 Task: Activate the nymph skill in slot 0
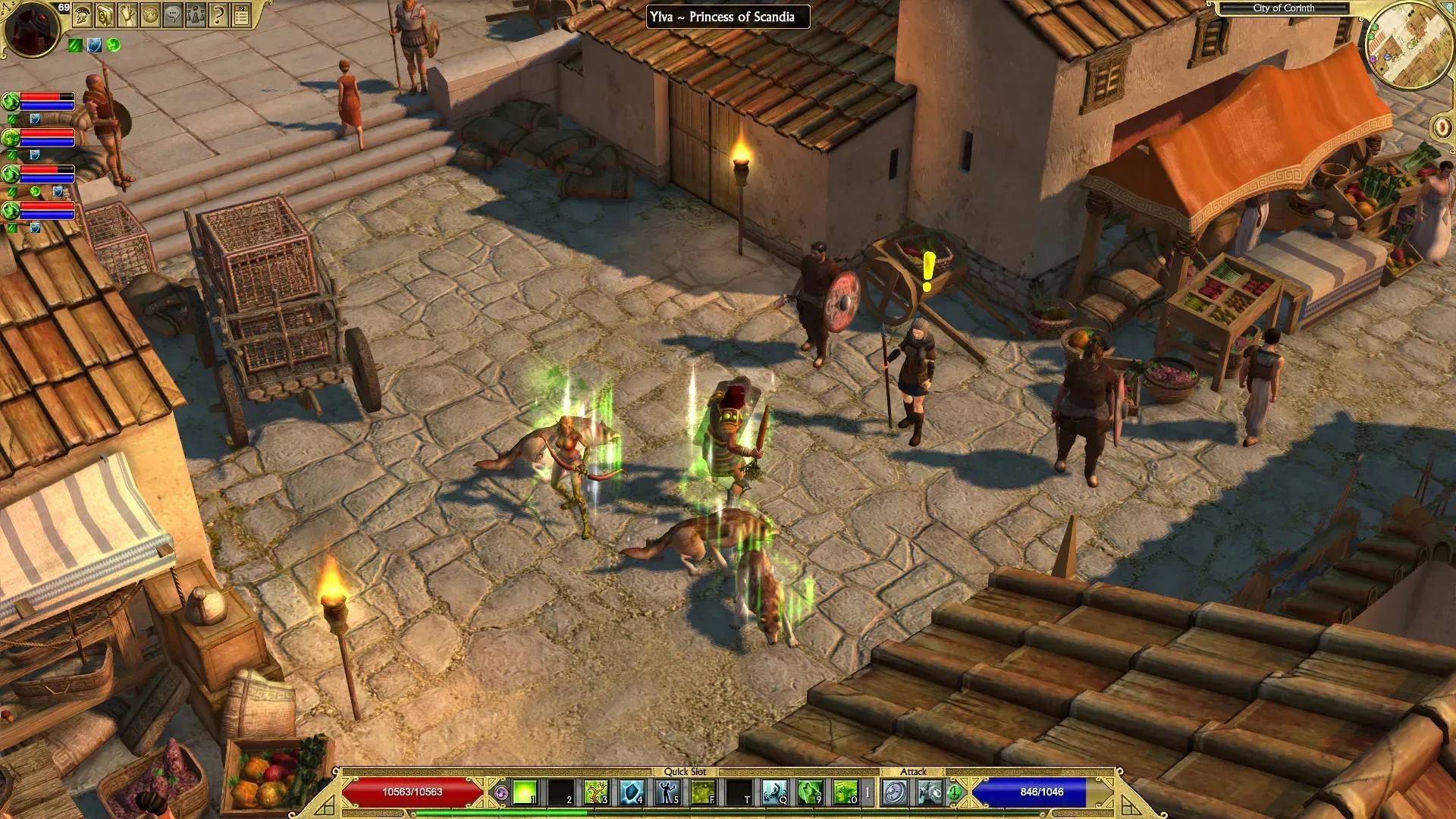pos(846,792)
